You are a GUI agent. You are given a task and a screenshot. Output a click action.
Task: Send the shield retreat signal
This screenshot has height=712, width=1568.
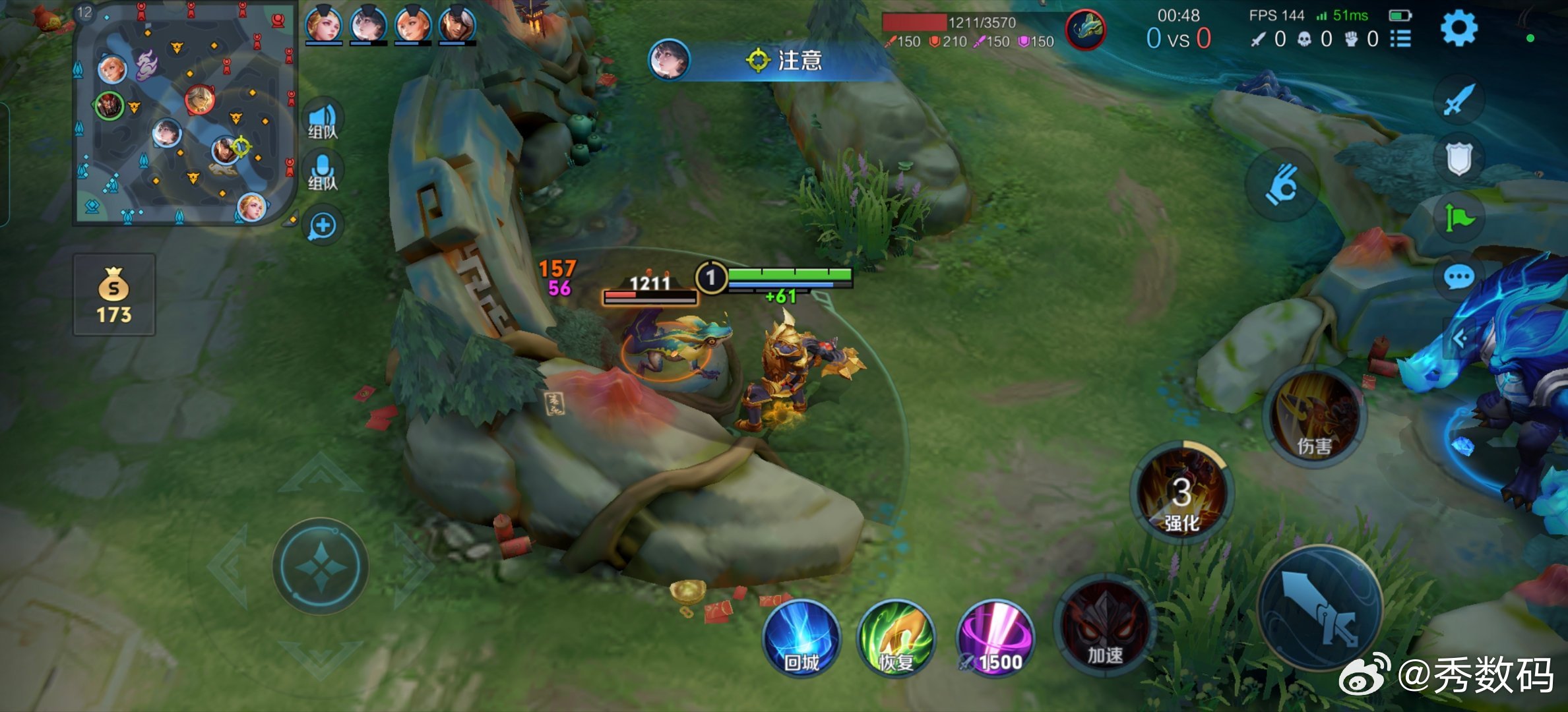(x=1458, y=158)
